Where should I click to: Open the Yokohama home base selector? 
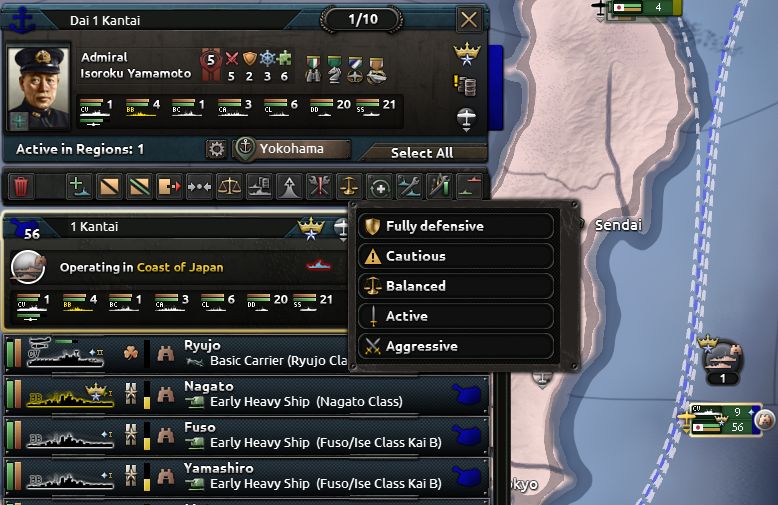tap(292, 149)
